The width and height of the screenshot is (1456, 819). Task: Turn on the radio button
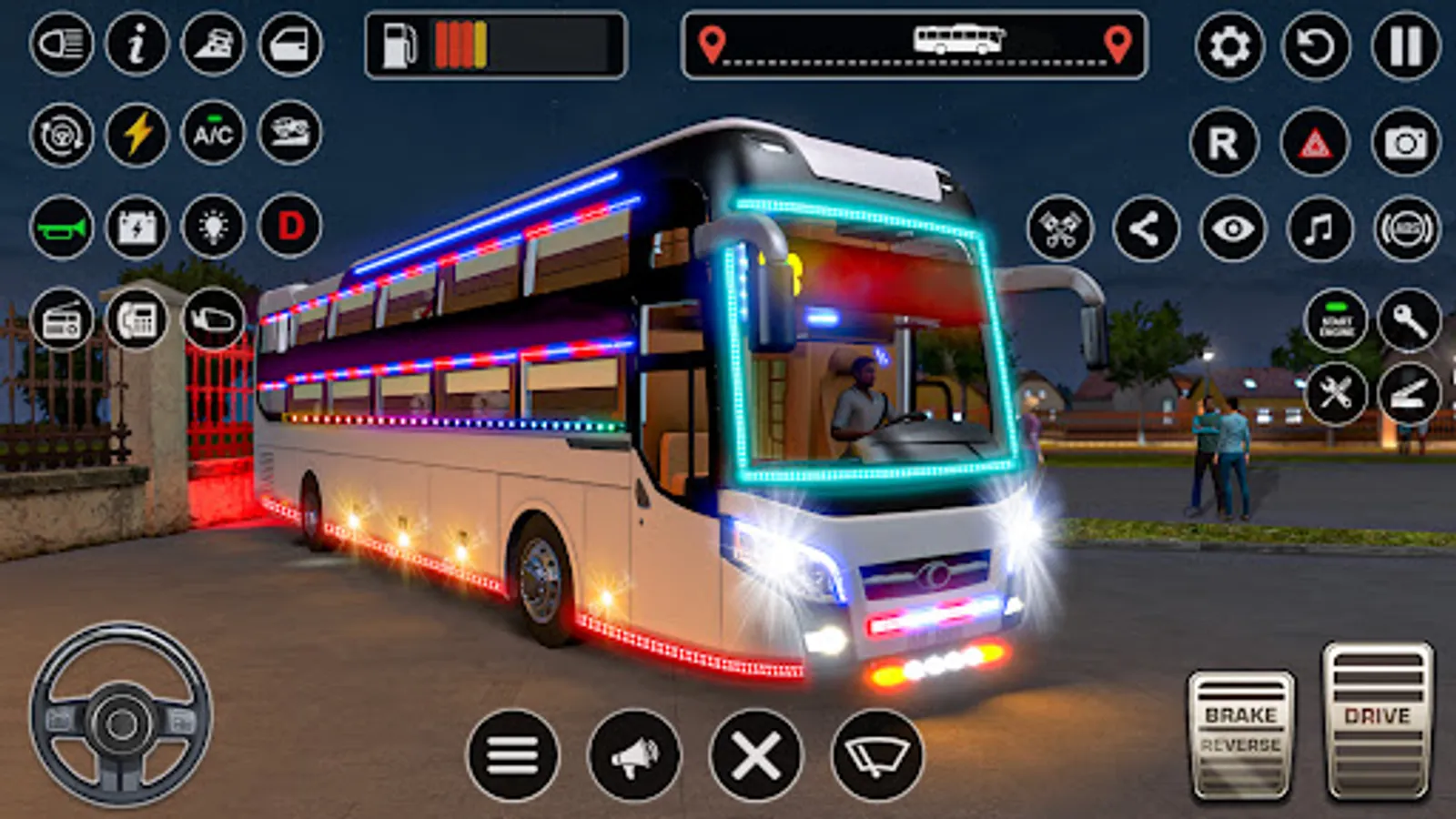coord(62,319)
